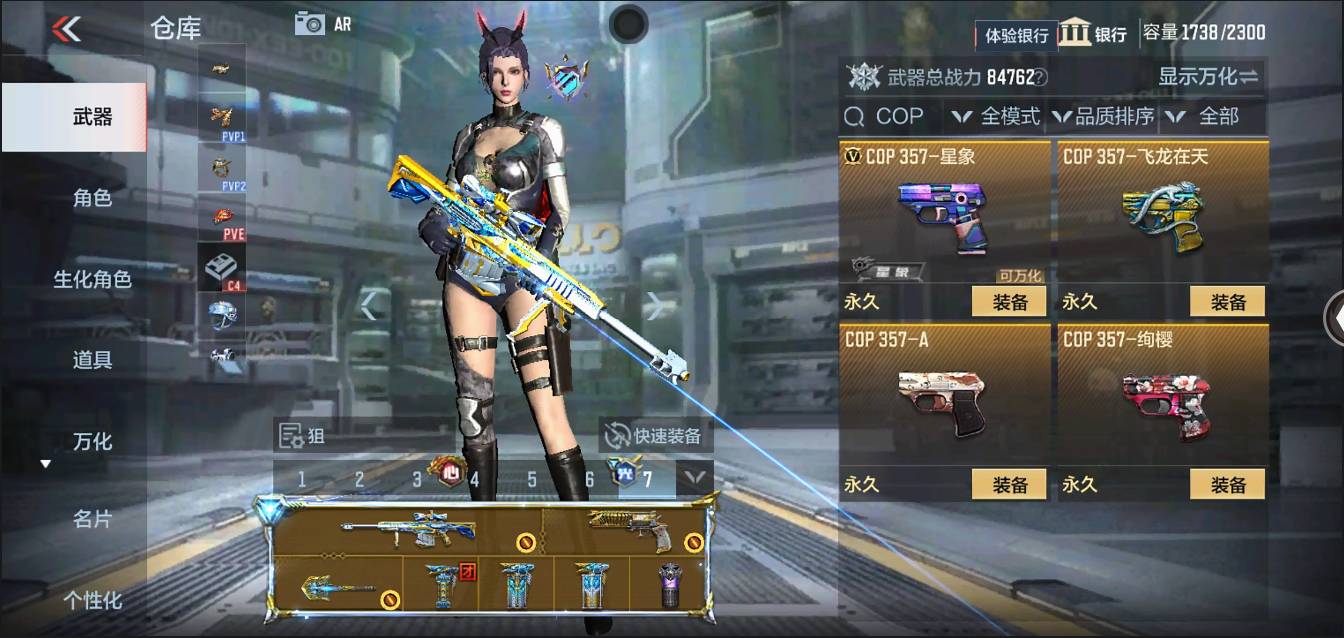The height and width of the screenshot is (638, 1344).
Task: Activate the 快速装备 quick equip button
Action: (655, 436)
